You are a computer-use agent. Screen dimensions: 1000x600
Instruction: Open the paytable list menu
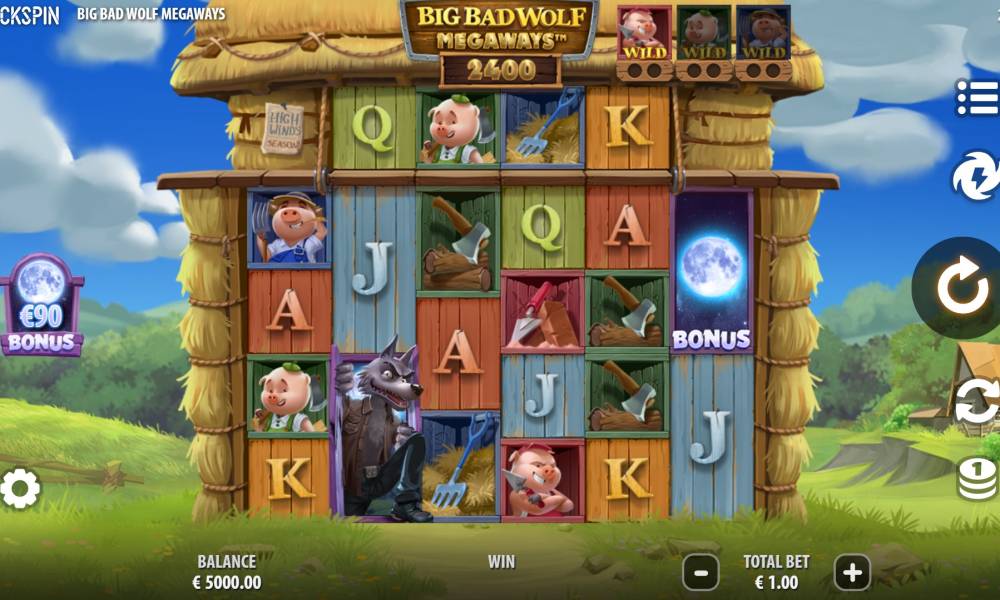pos(977,98)
